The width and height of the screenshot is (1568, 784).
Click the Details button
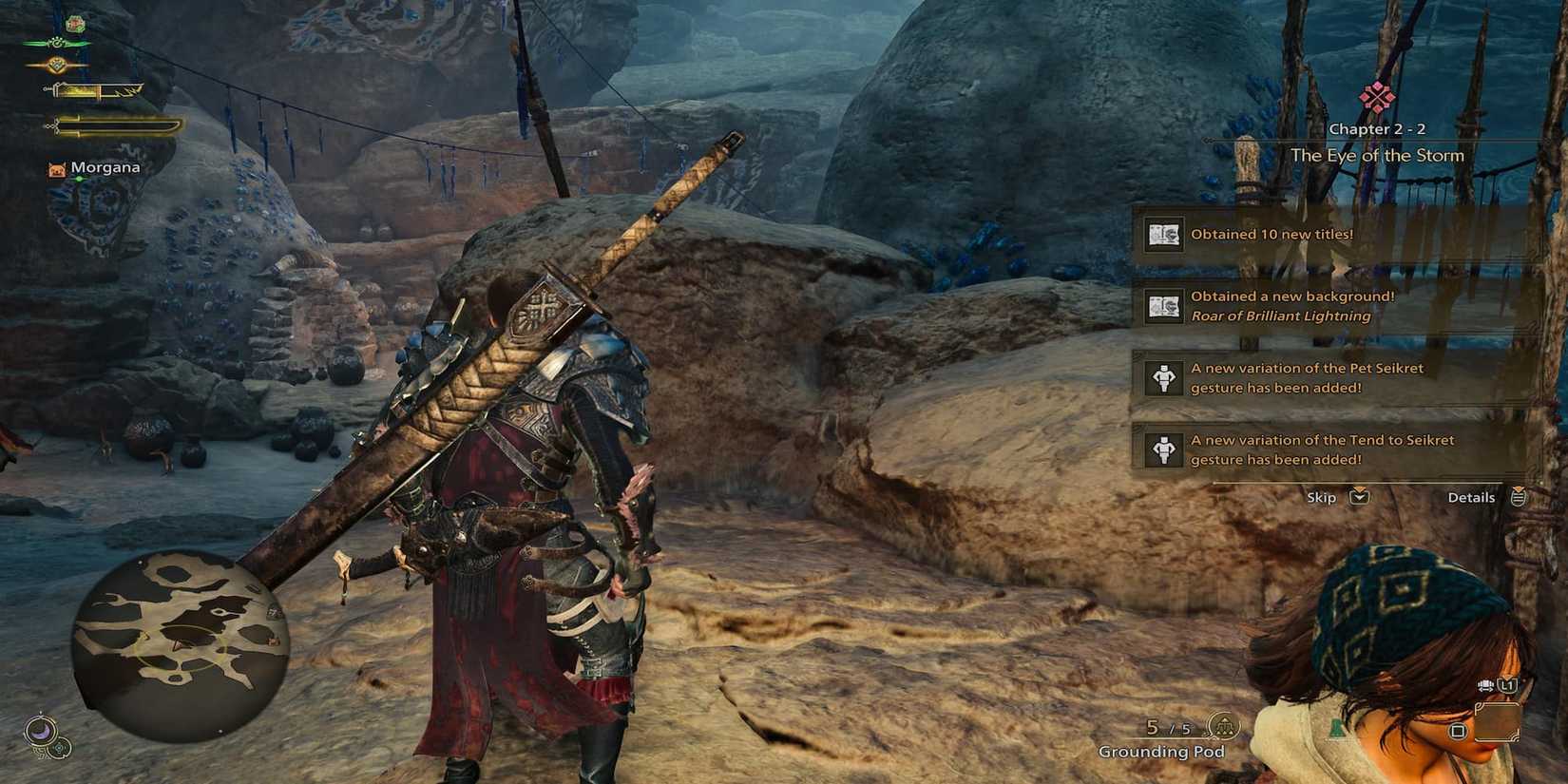[1472, 497]
